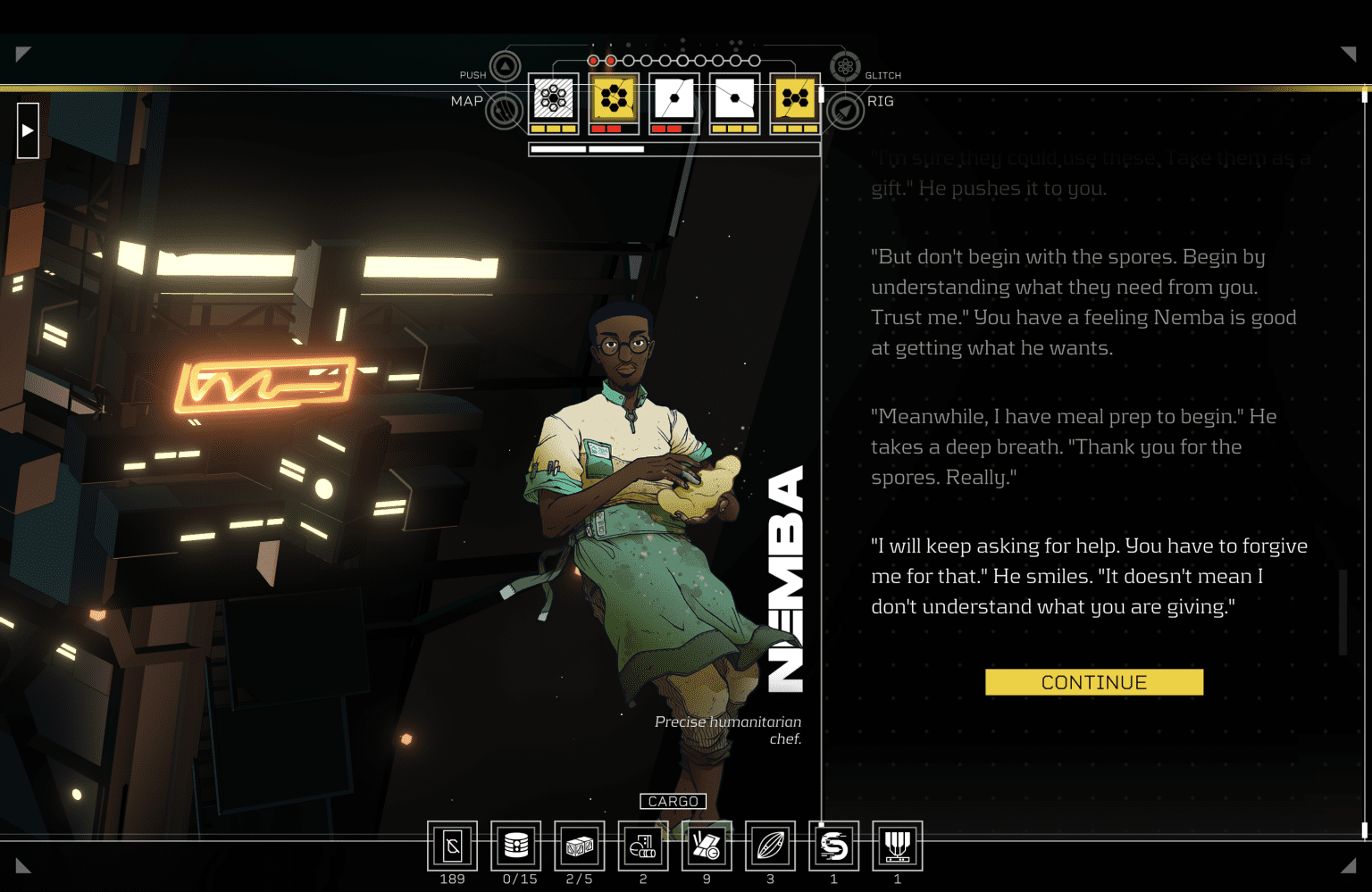Select the scrap components icon showing 9
This screenshot has height=892, width=1372.
click(x=707, y=846)
